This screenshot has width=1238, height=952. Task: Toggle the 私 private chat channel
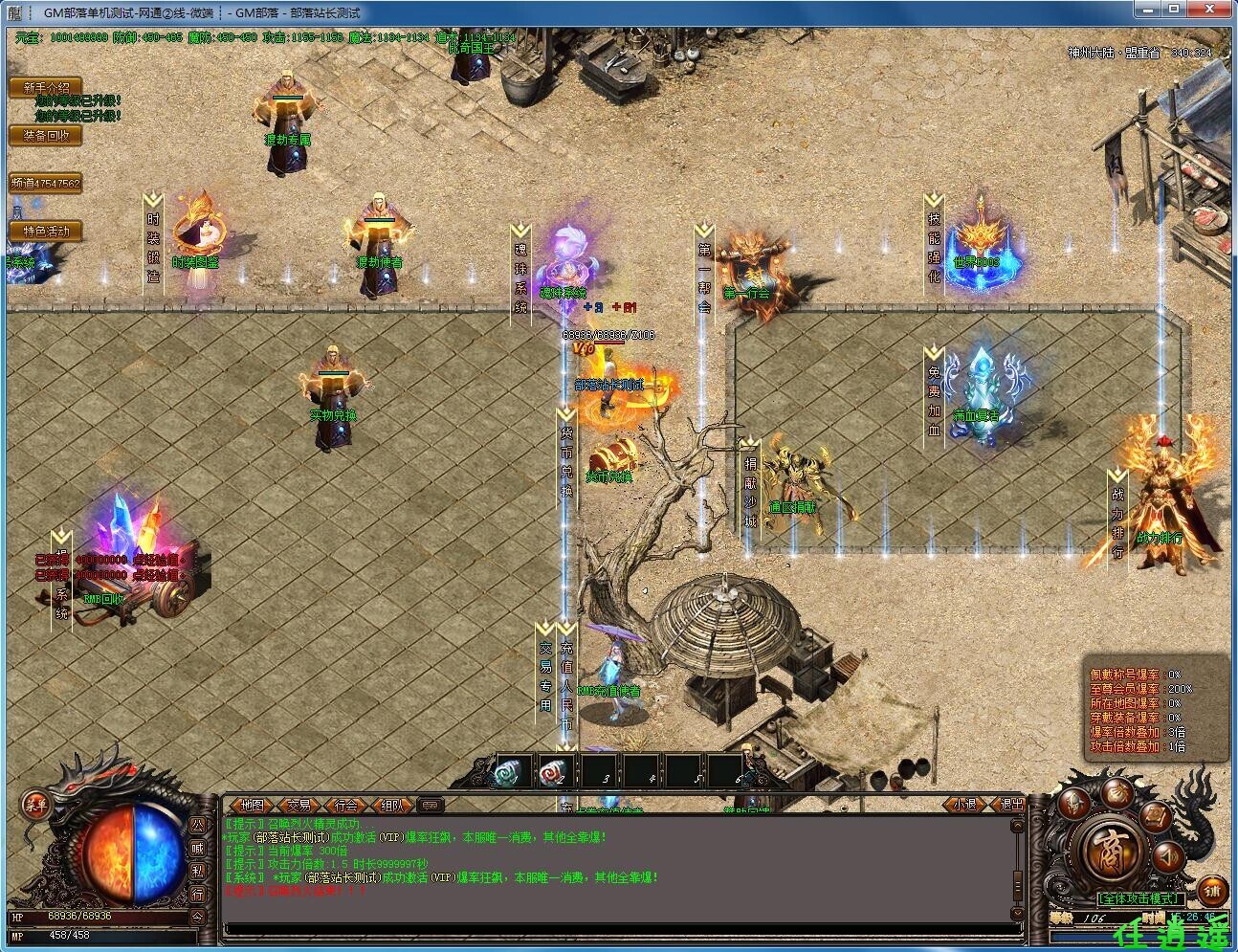(x=196, y=871)
